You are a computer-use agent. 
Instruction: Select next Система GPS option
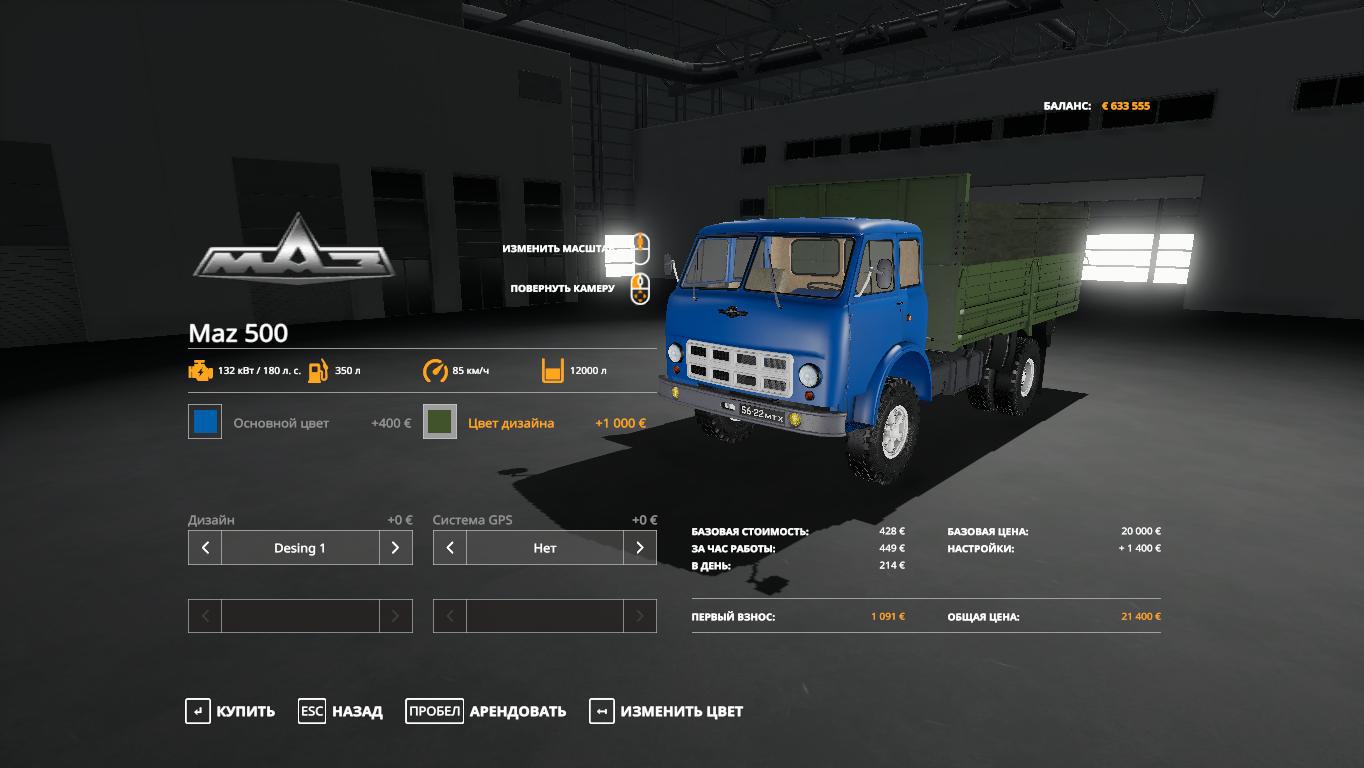click(x=640, y=548)
